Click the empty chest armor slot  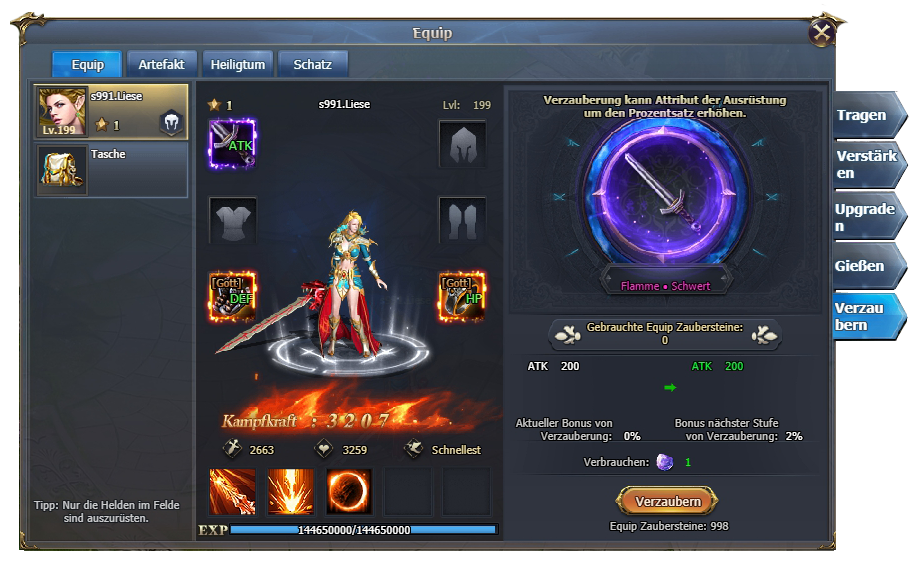(x=232, y=220)
